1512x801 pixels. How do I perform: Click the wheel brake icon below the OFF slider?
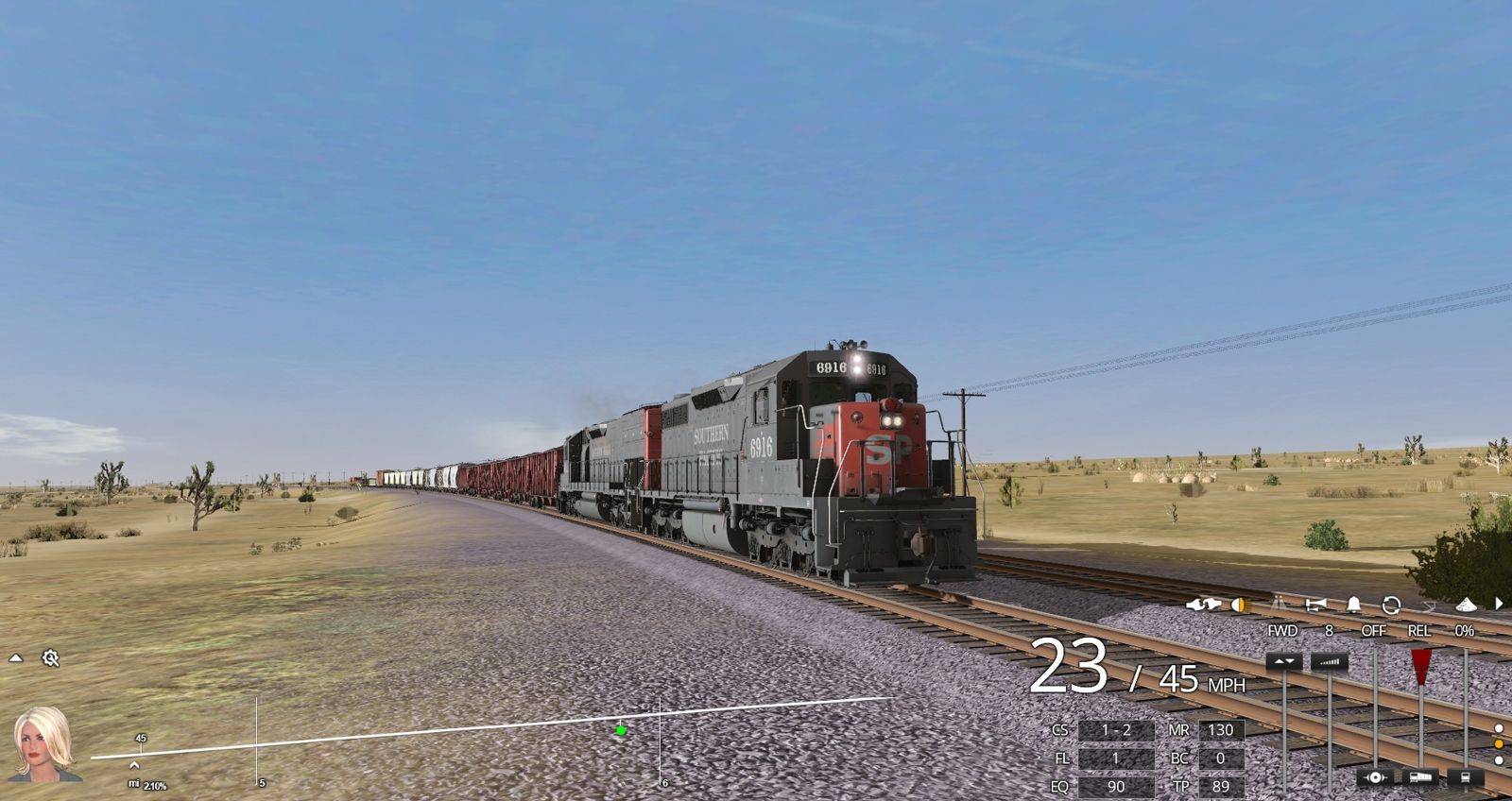(1376, 776)
